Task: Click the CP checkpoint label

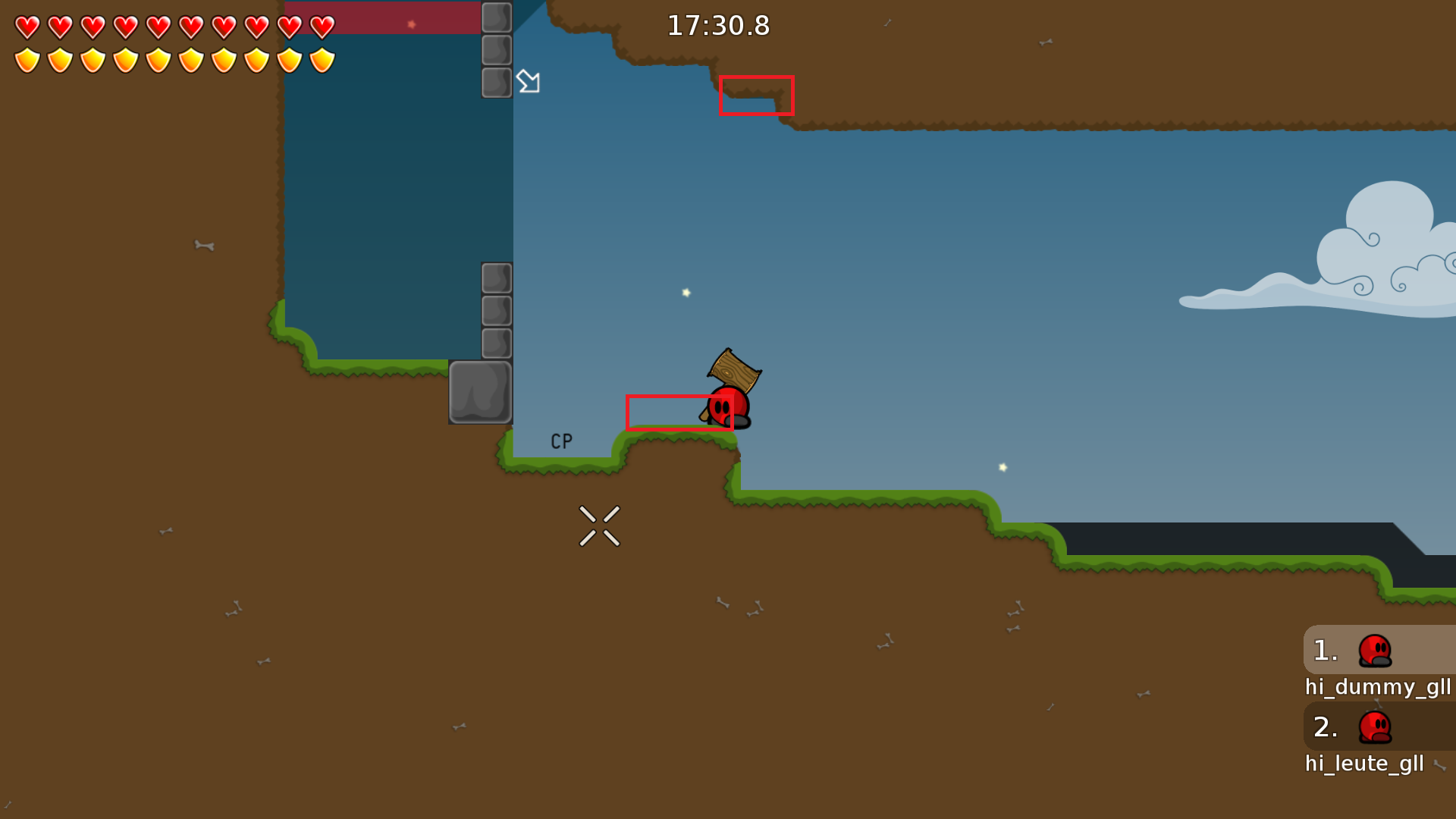Action: pos(561,441)
